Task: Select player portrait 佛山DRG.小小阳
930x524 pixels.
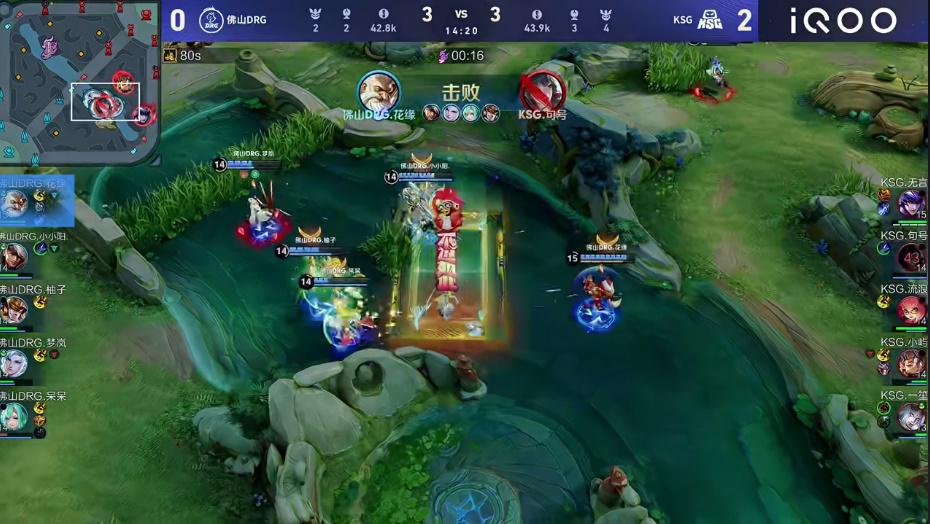Action: [14, 257]
